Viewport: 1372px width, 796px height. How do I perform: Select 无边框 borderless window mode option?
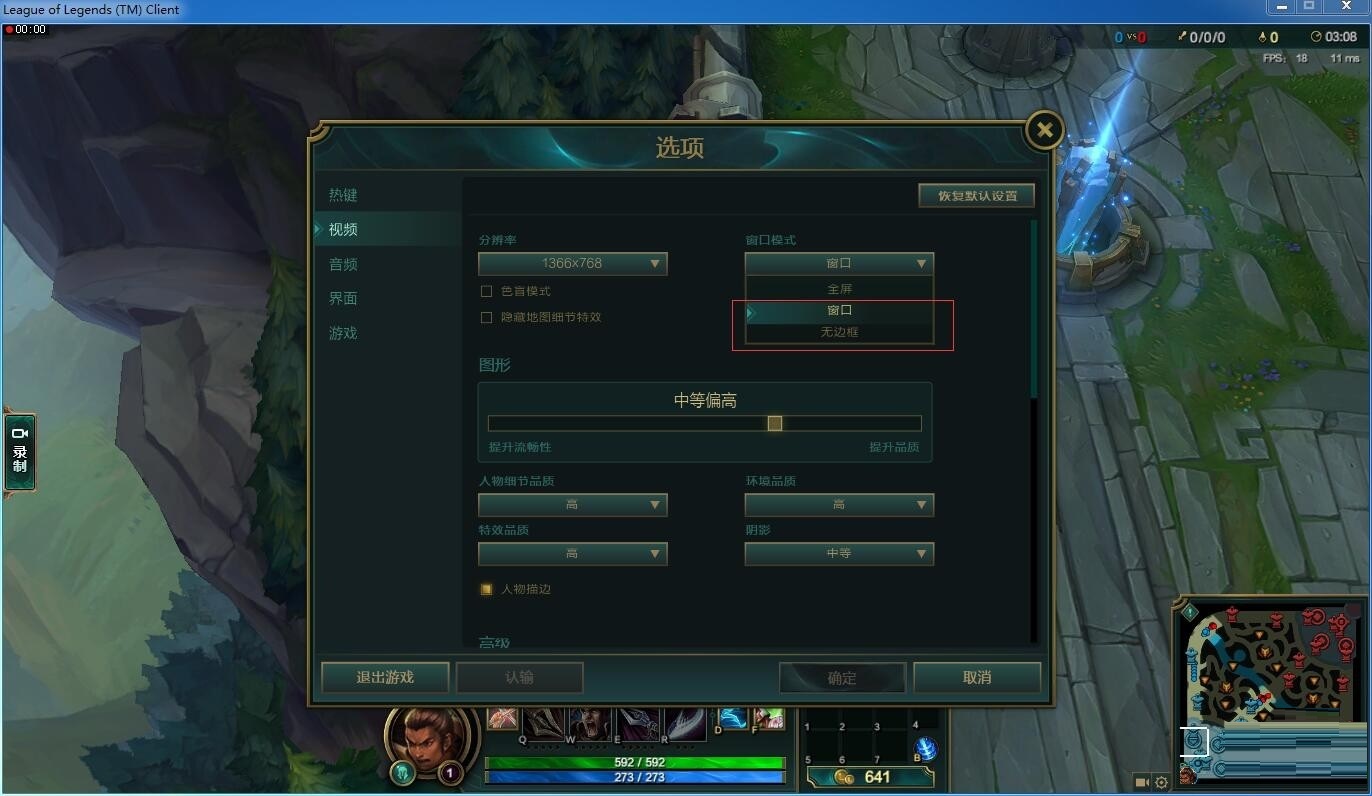point(839,333)
